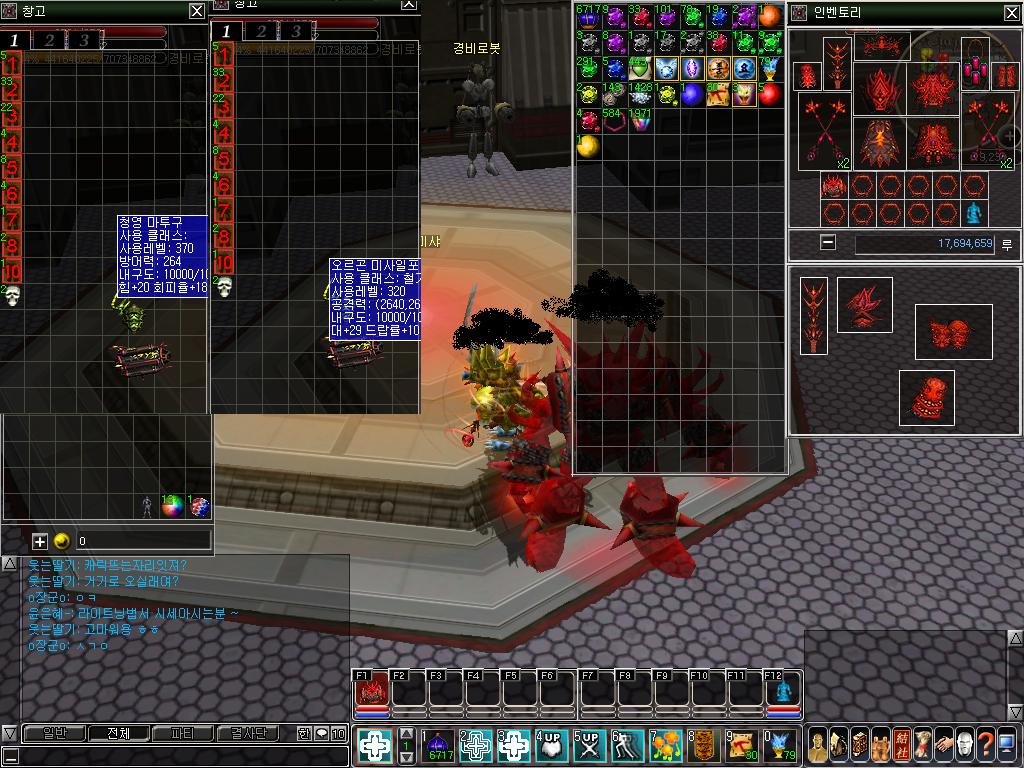Use the red monster skill in F1 slot
Image resolution: width=1024 pixels, height=768 pixels.
click(372, 692)
